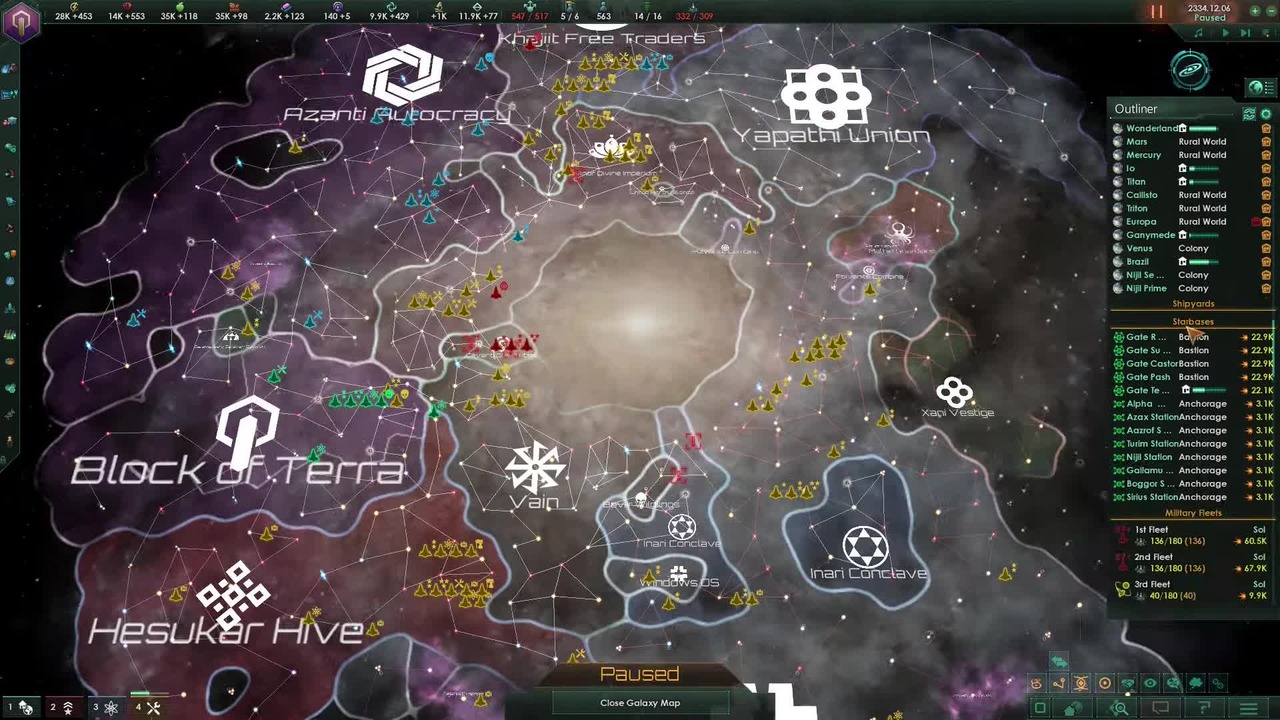Expand the Shipyards section header
This screenshot has width=1280, height=720.
tap(1193, 304)
